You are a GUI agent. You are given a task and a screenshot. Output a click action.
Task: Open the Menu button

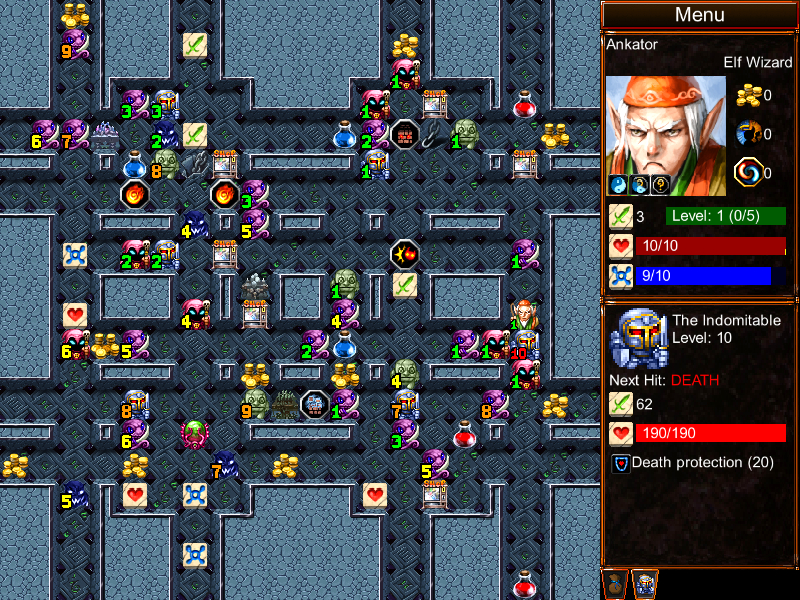[x=699, y=15]
